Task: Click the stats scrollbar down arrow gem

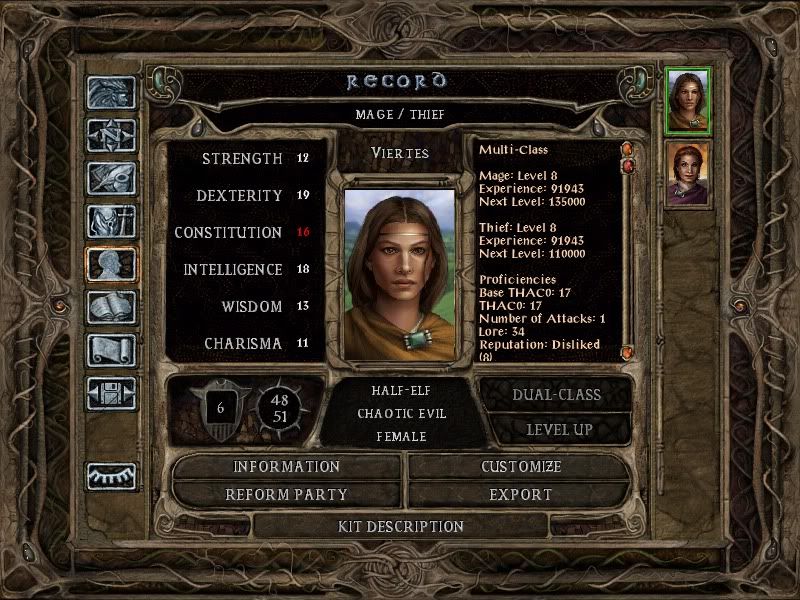Action: pyautogui.click(x=627, y=352)
